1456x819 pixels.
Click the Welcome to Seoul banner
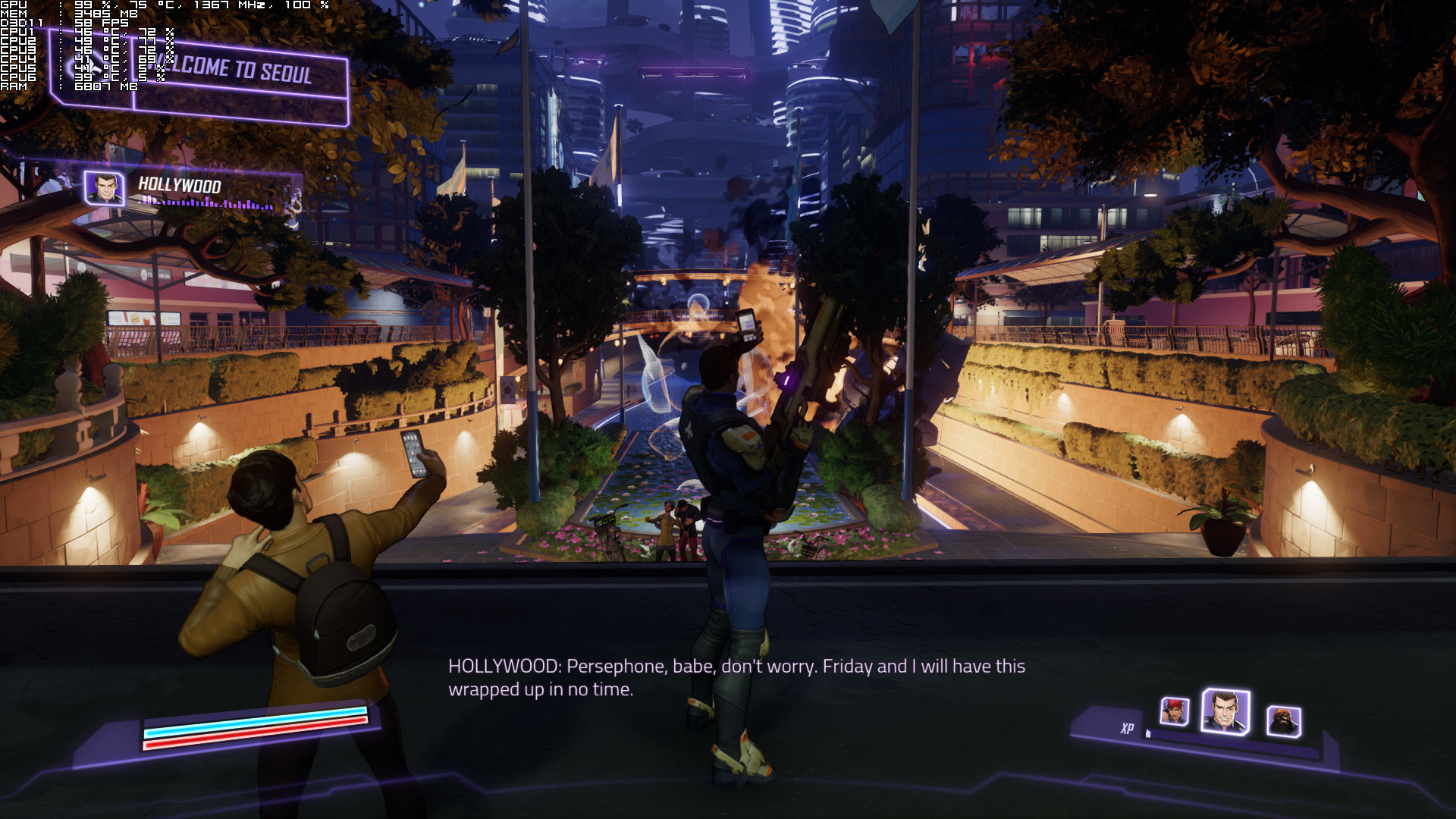241,73
